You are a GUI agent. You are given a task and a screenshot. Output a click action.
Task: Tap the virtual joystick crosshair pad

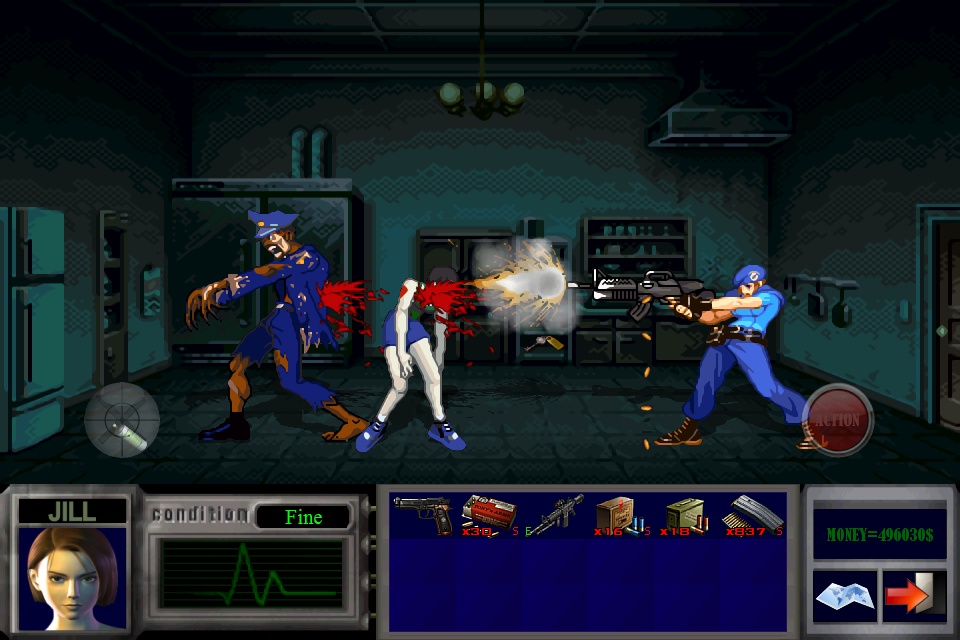tap(122, 420)
